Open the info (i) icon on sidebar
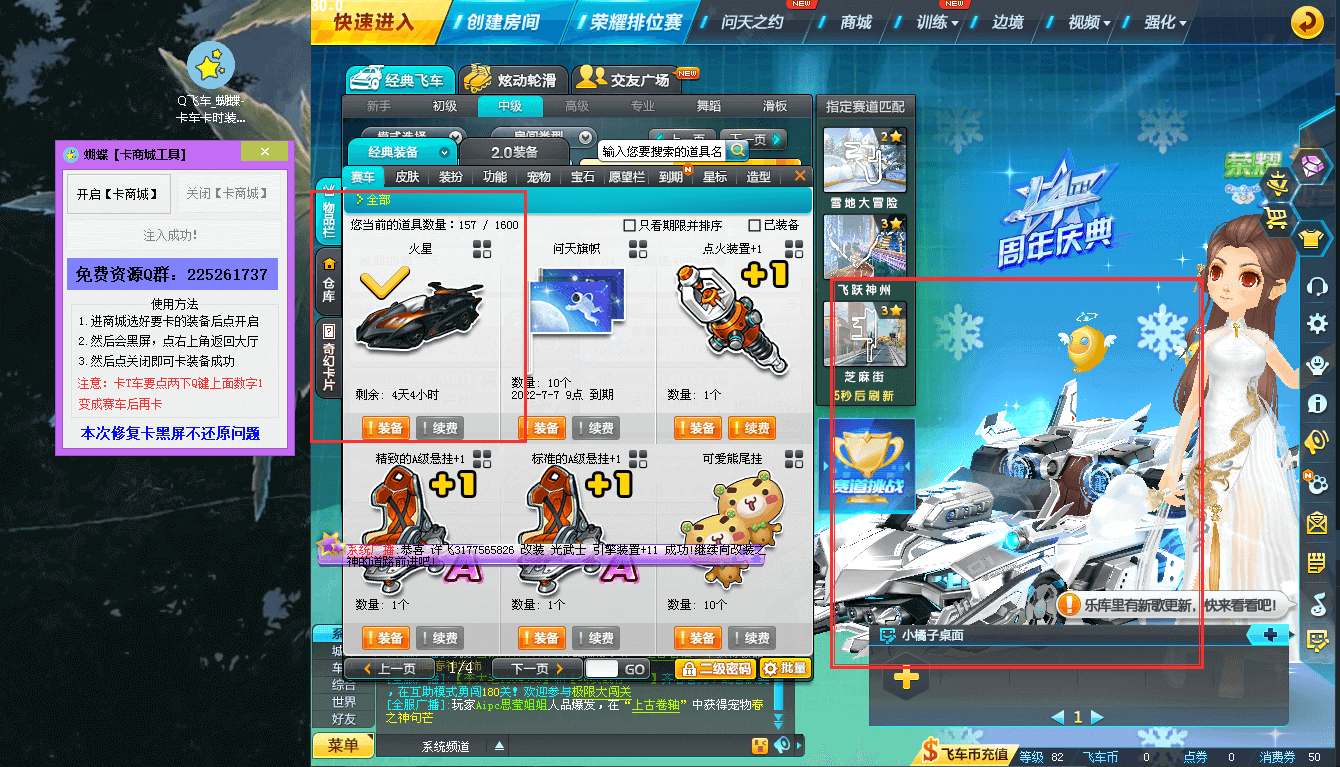The image size is (1340, 767). (x=1316, y=404)
